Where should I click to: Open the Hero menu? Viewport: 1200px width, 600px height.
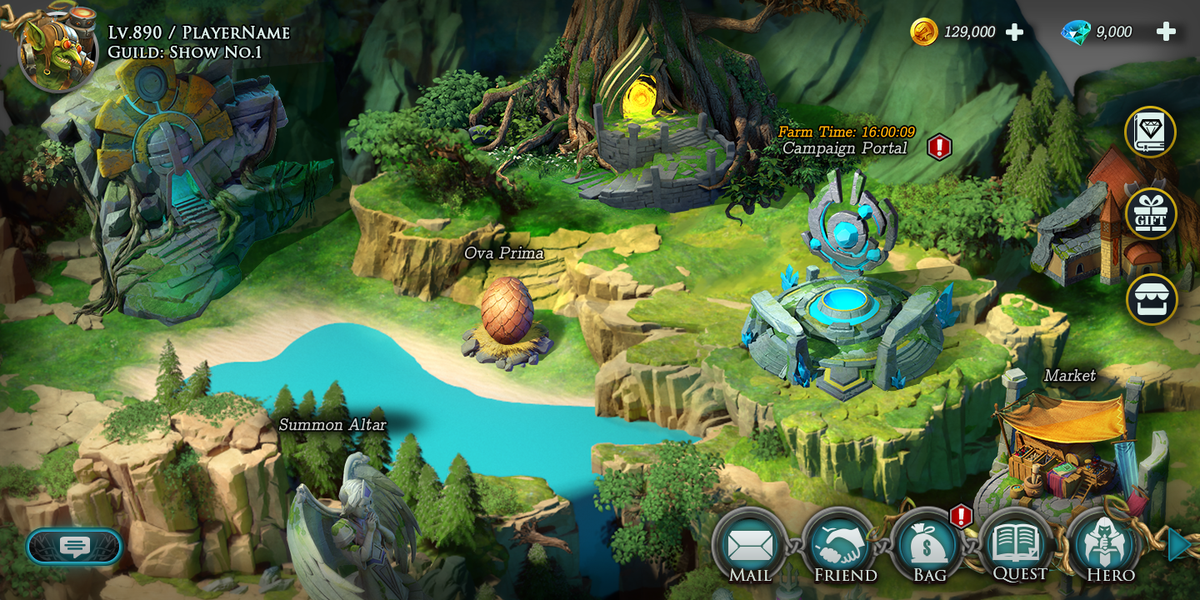(1105, 546)
